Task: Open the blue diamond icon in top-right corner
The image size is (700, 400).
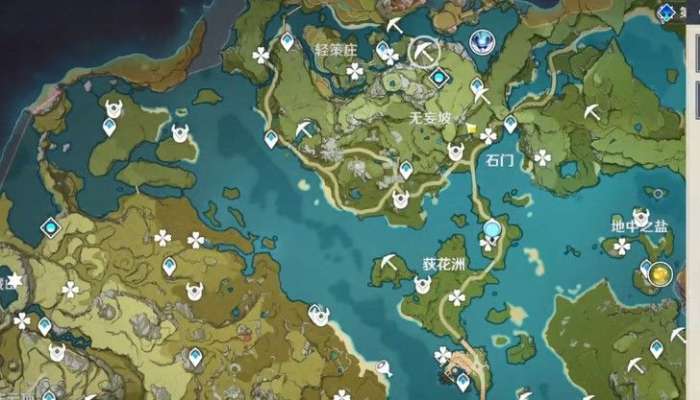Action: [666, 12]
